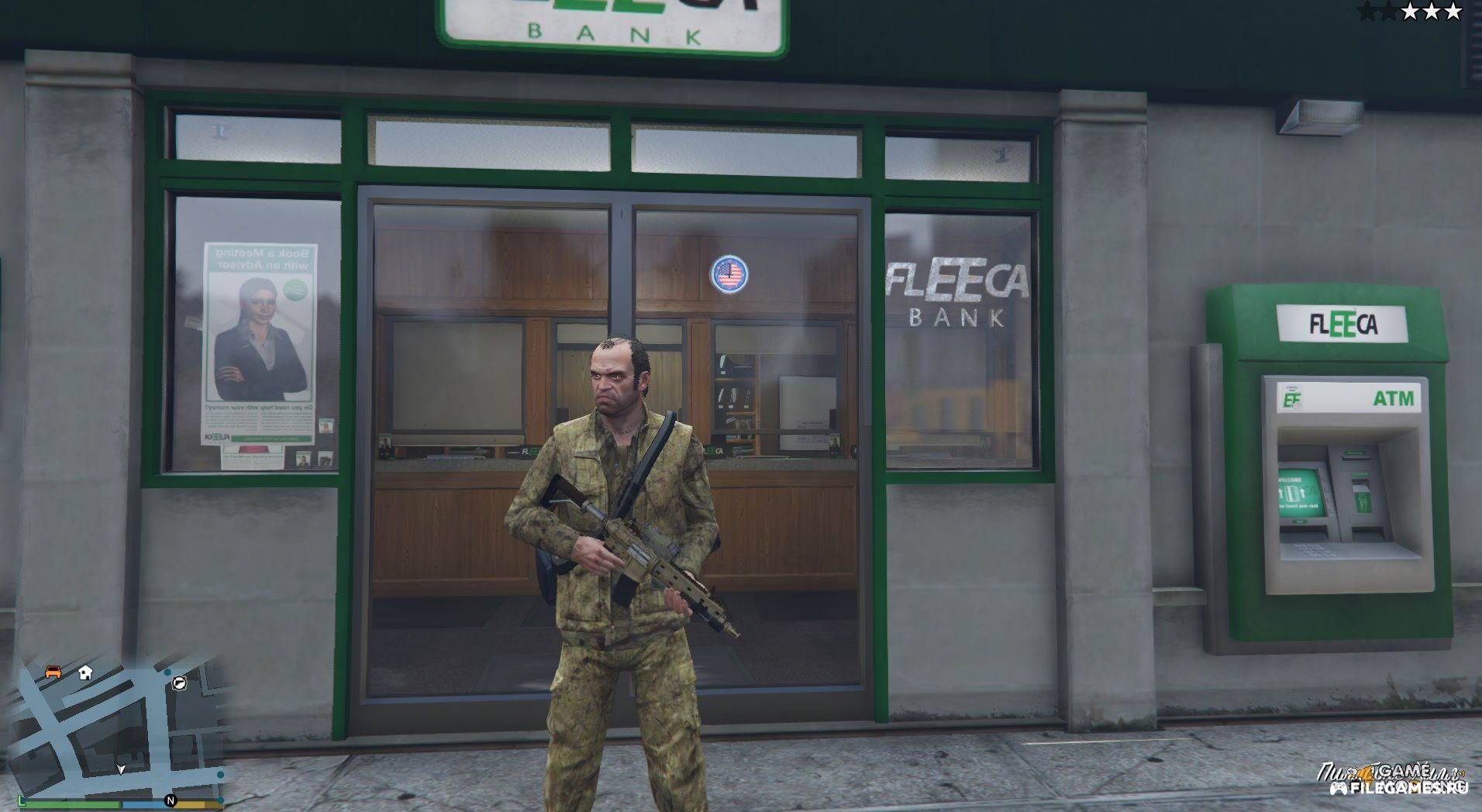Select the white player arrow on minimap
Image resolution: width=1482 pixels, height=812 pixels.
[121, 769]
